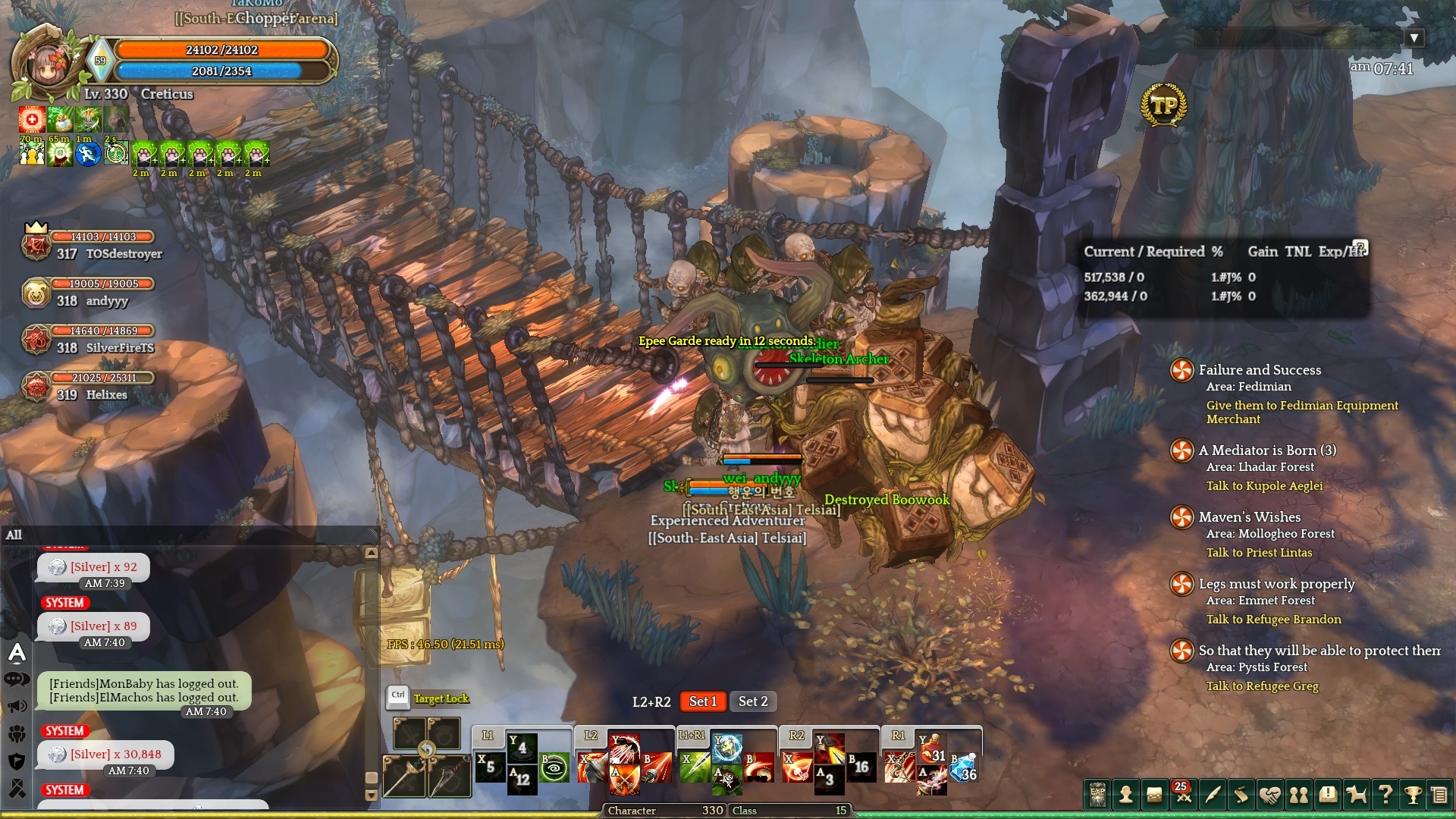Open the TP shop medal icon
1456x819 pixels.
click(x=1163, y=106)
